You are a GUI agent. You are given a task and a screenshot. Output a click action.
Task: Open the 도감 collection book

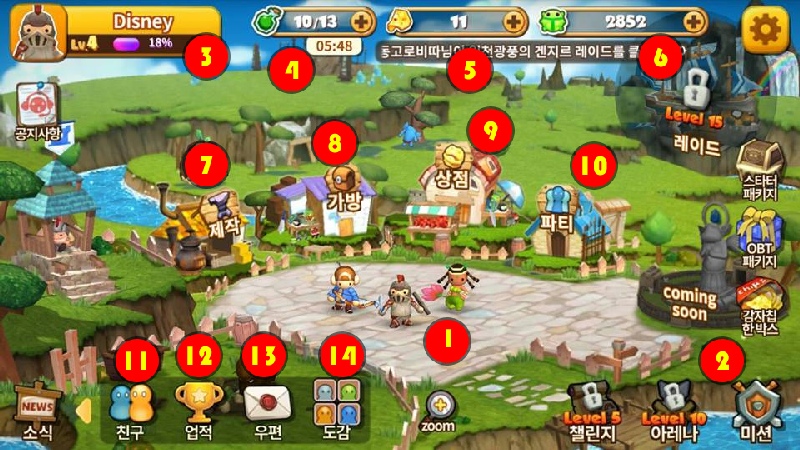click(x=331, y=410)
